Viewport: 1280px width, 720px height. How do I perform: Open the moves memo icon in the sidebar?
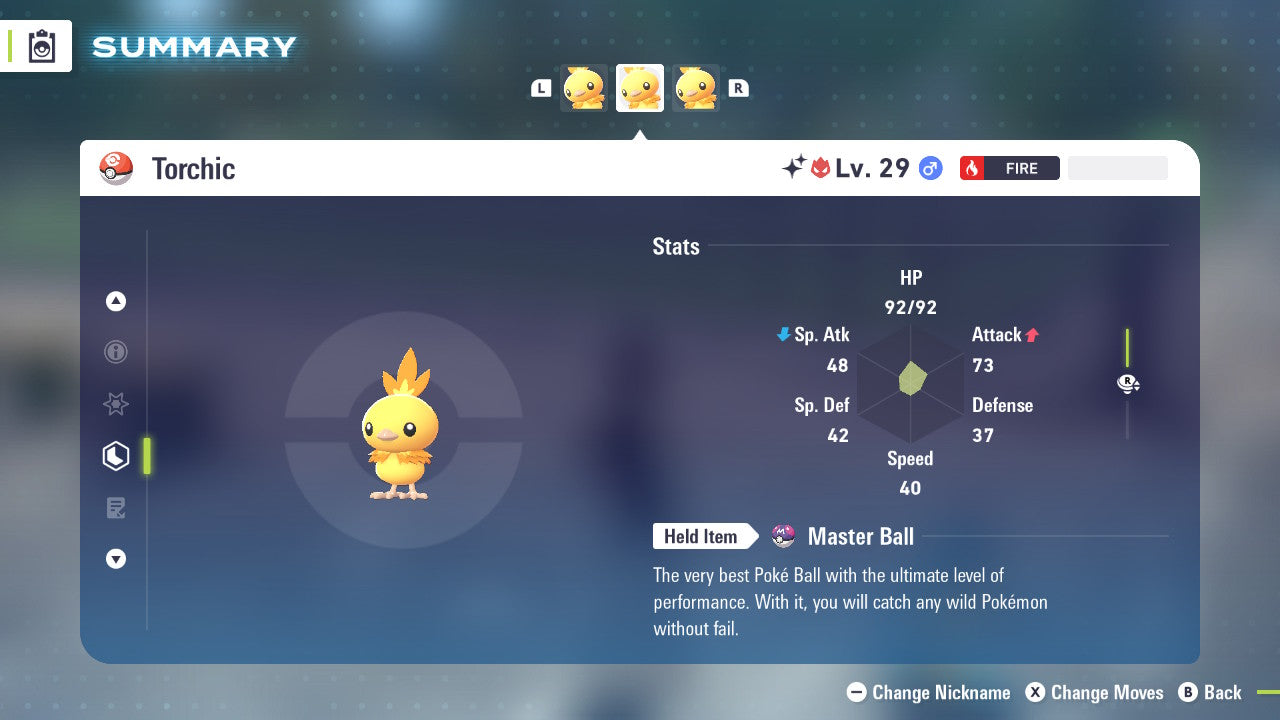tap(116, 507)
